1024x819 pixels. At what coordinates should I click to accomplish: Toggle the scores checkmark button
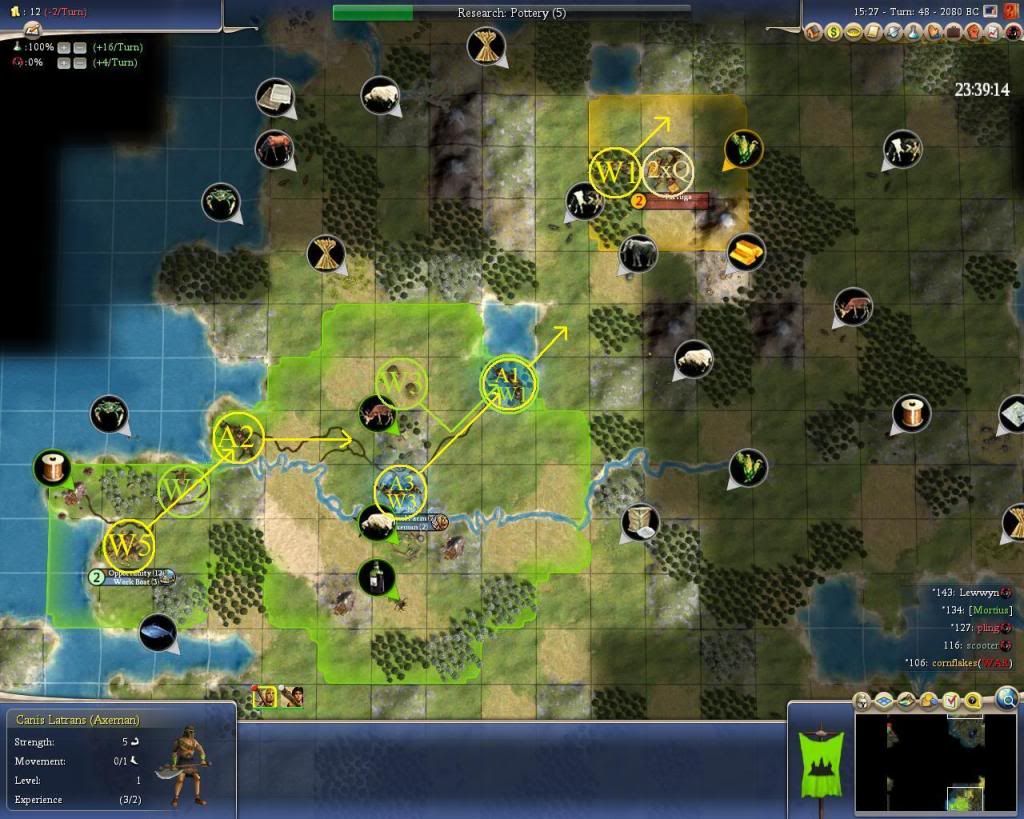(x=952, y=700)
